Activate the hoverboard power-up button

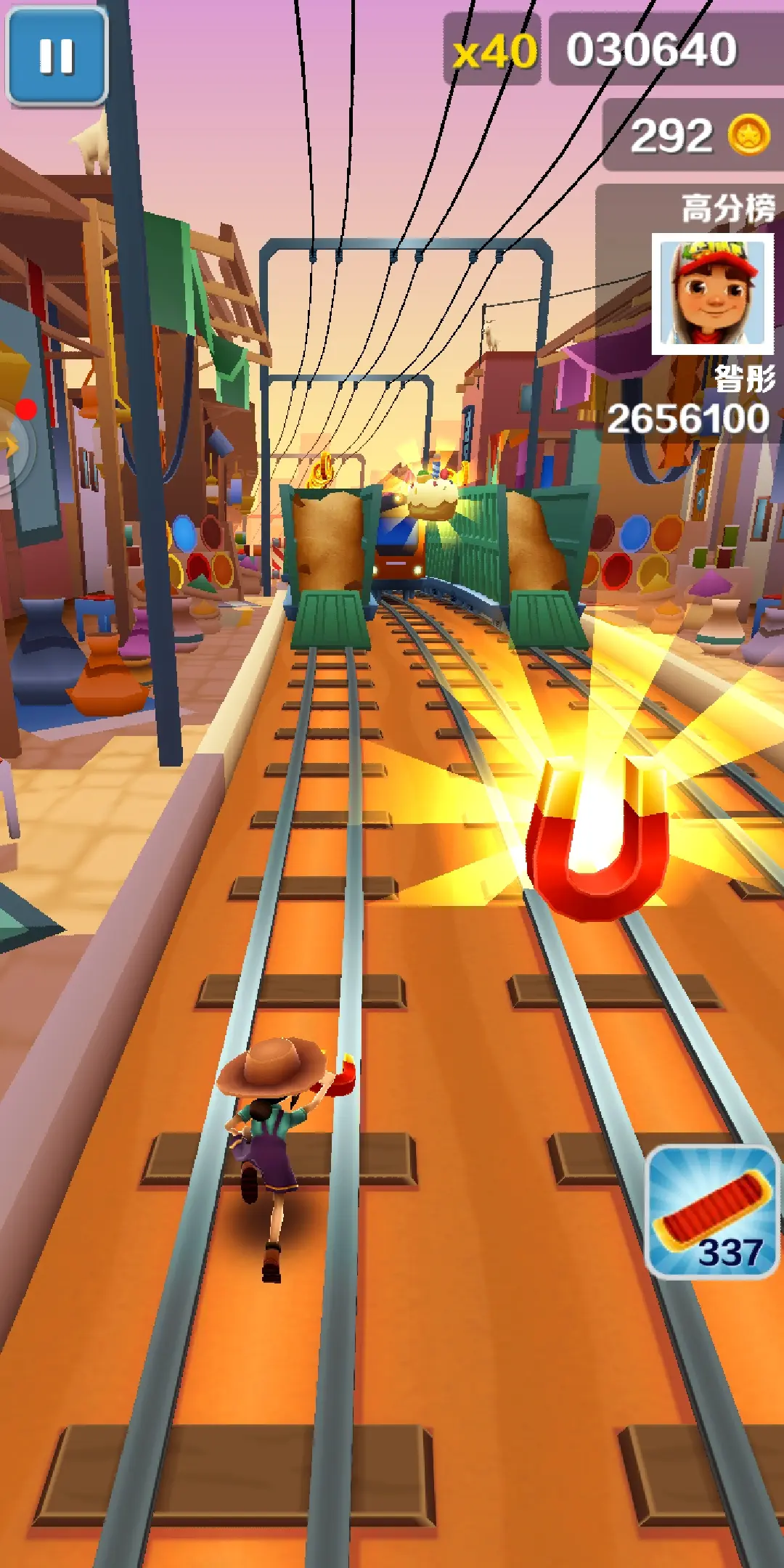point(712,1212)
